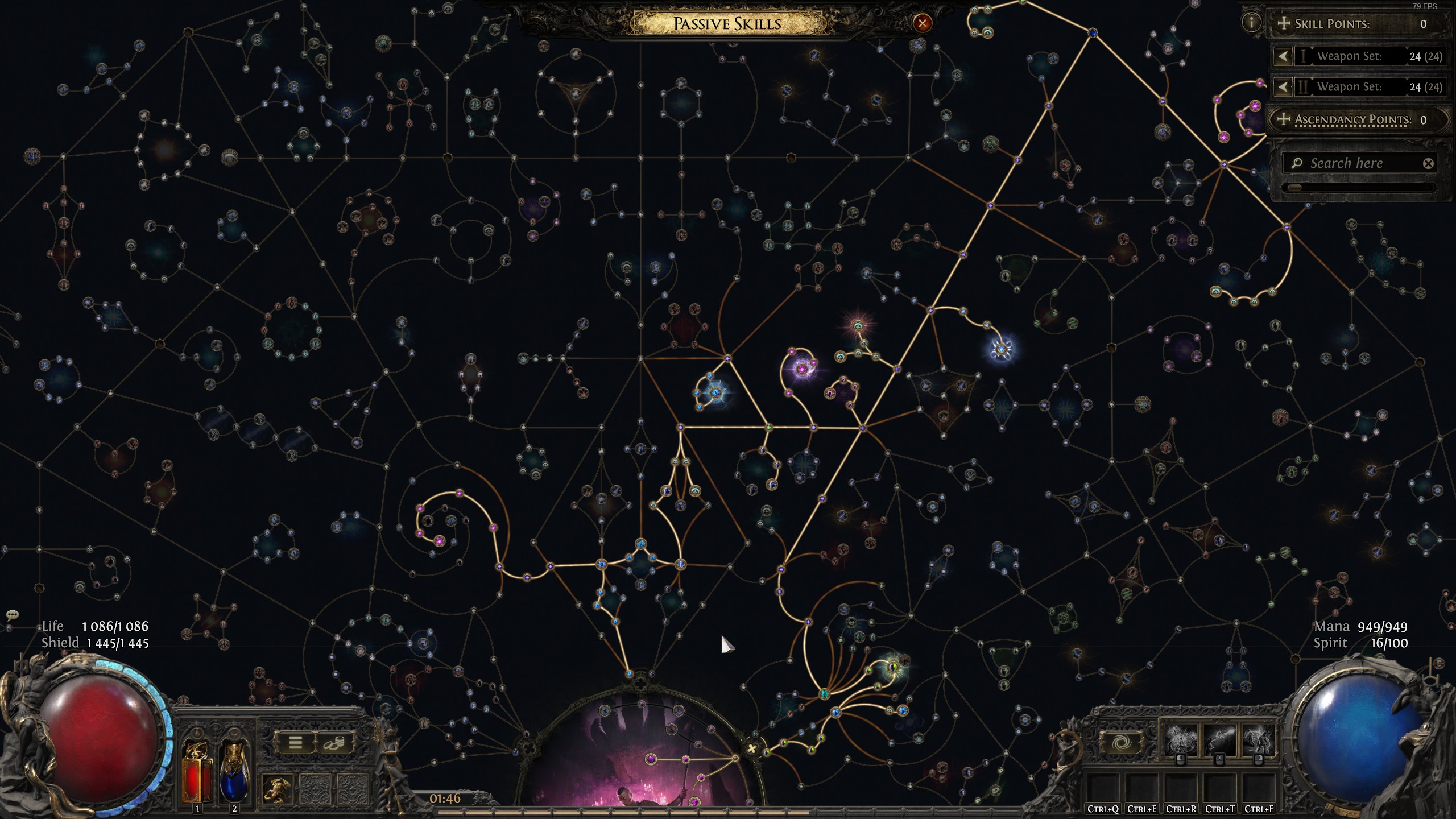This screenshot has height=819, width=1456.
Task: Clear the passive search field
Action: (1428, 164)
